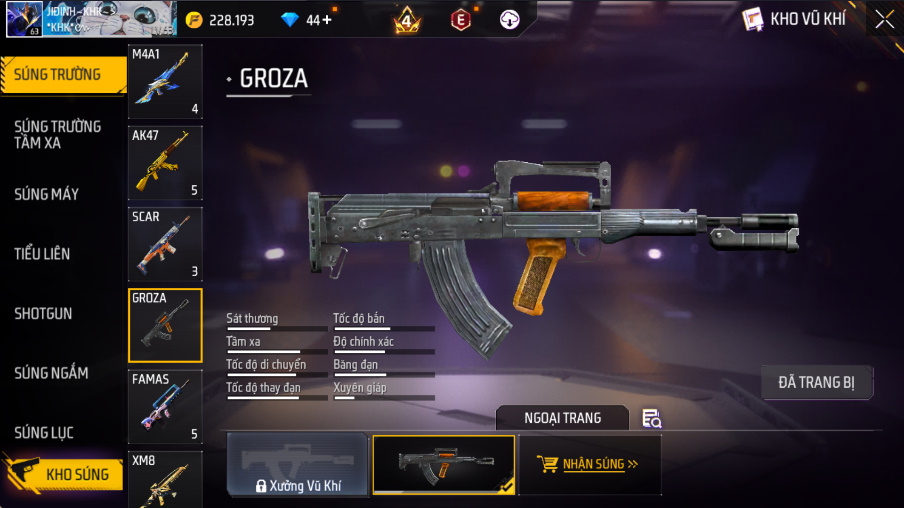The width and height of the screenshot is (904, 508).
Task: Switch to Súng Trường Tầm Xa category
Action: pos(57,134)
